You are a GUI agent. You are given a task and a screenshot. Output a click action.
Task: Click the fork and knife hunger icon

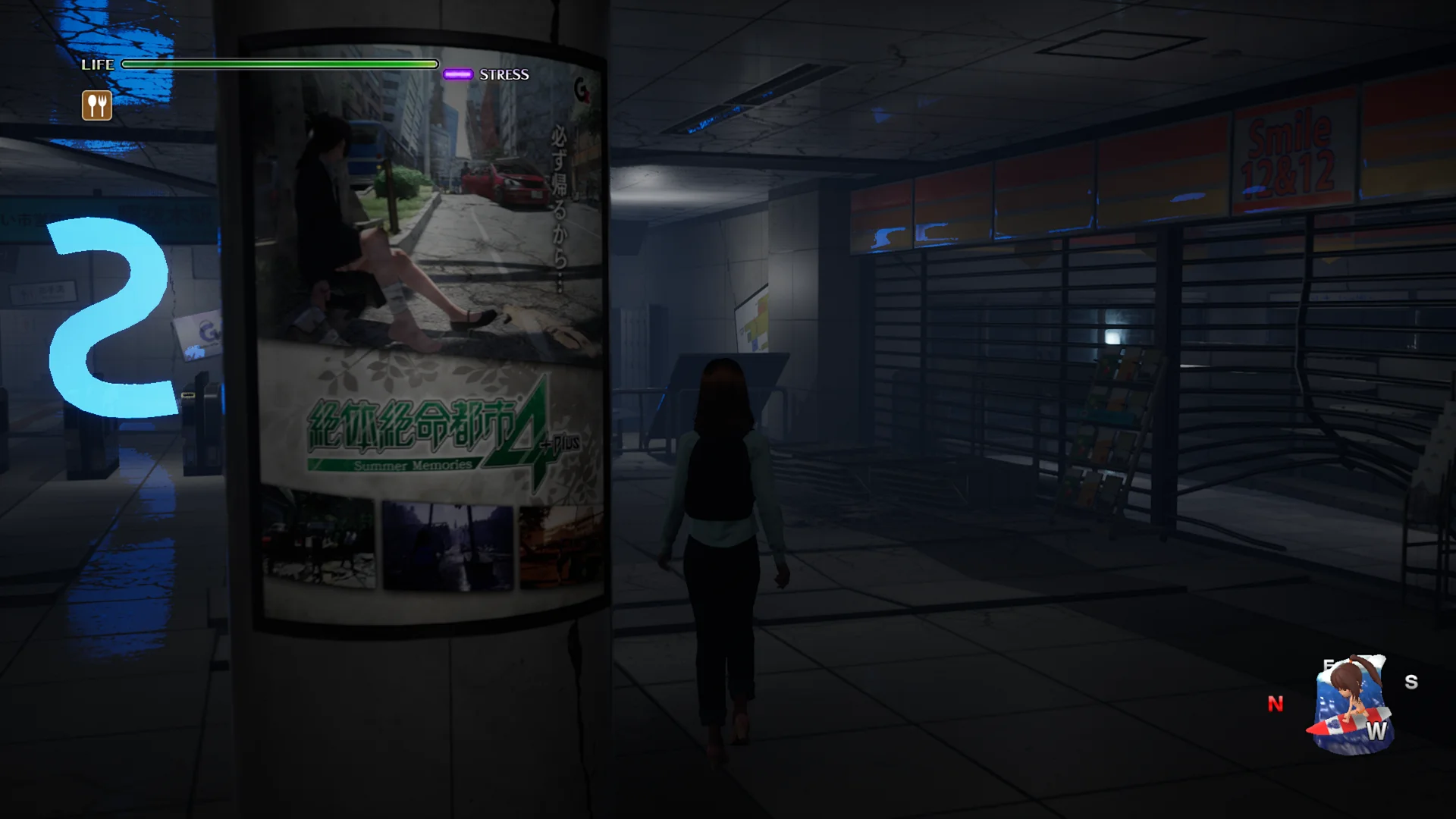point(97,105)
